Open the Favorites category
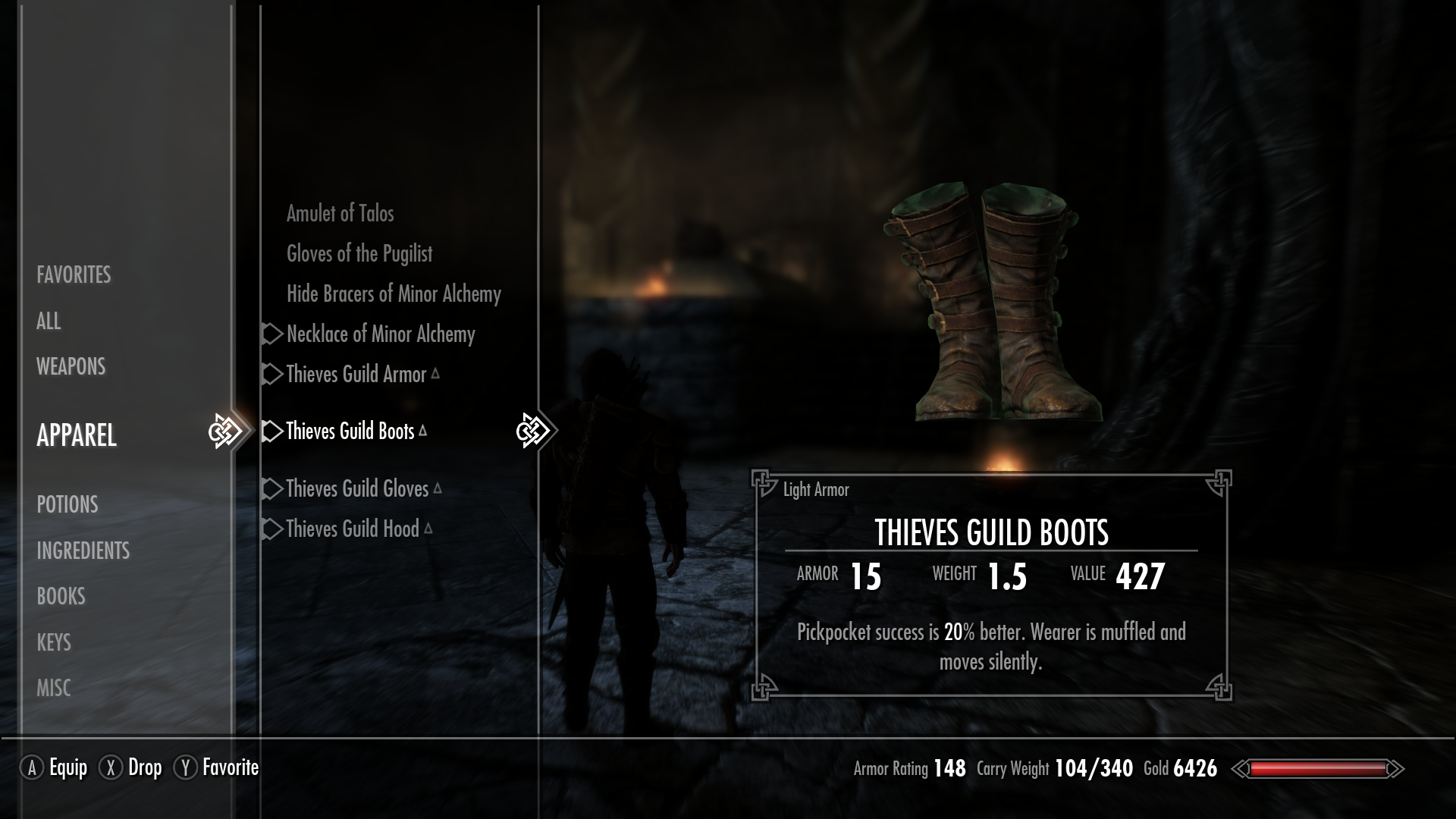This screenshot has width=1456, height=819. tap(74, 275)
